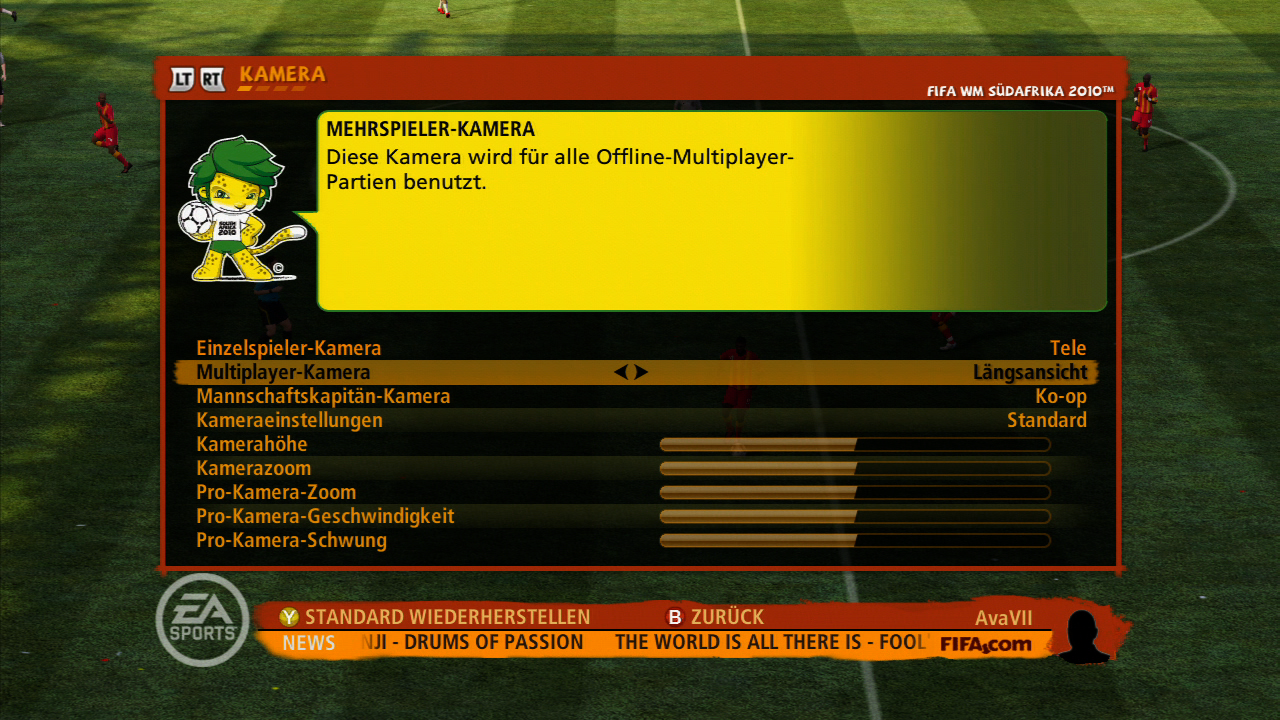Click the right arrow on Multiplayer-Kamera

(x=641, y=371)
